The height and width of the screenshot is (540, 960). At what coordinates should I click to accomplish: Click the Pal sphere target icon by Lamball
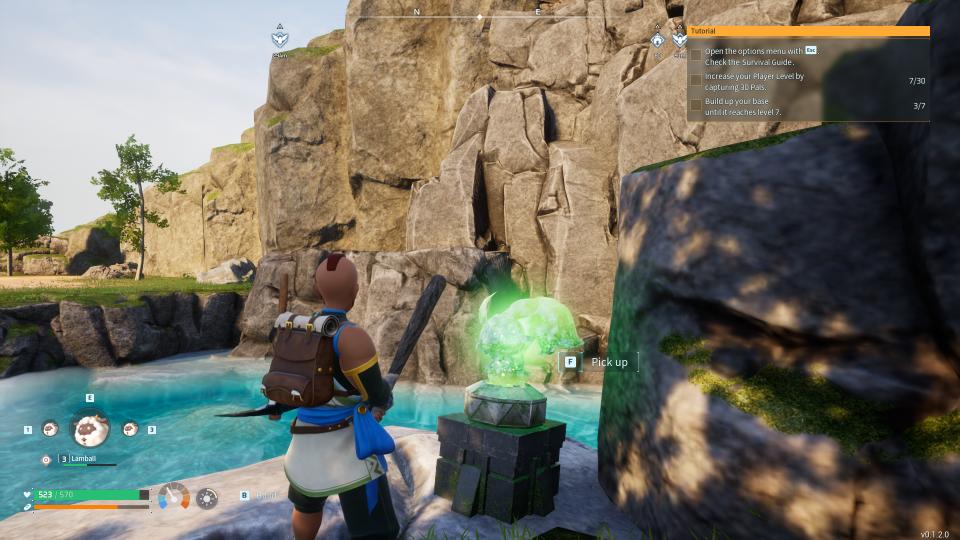point(46,459)
